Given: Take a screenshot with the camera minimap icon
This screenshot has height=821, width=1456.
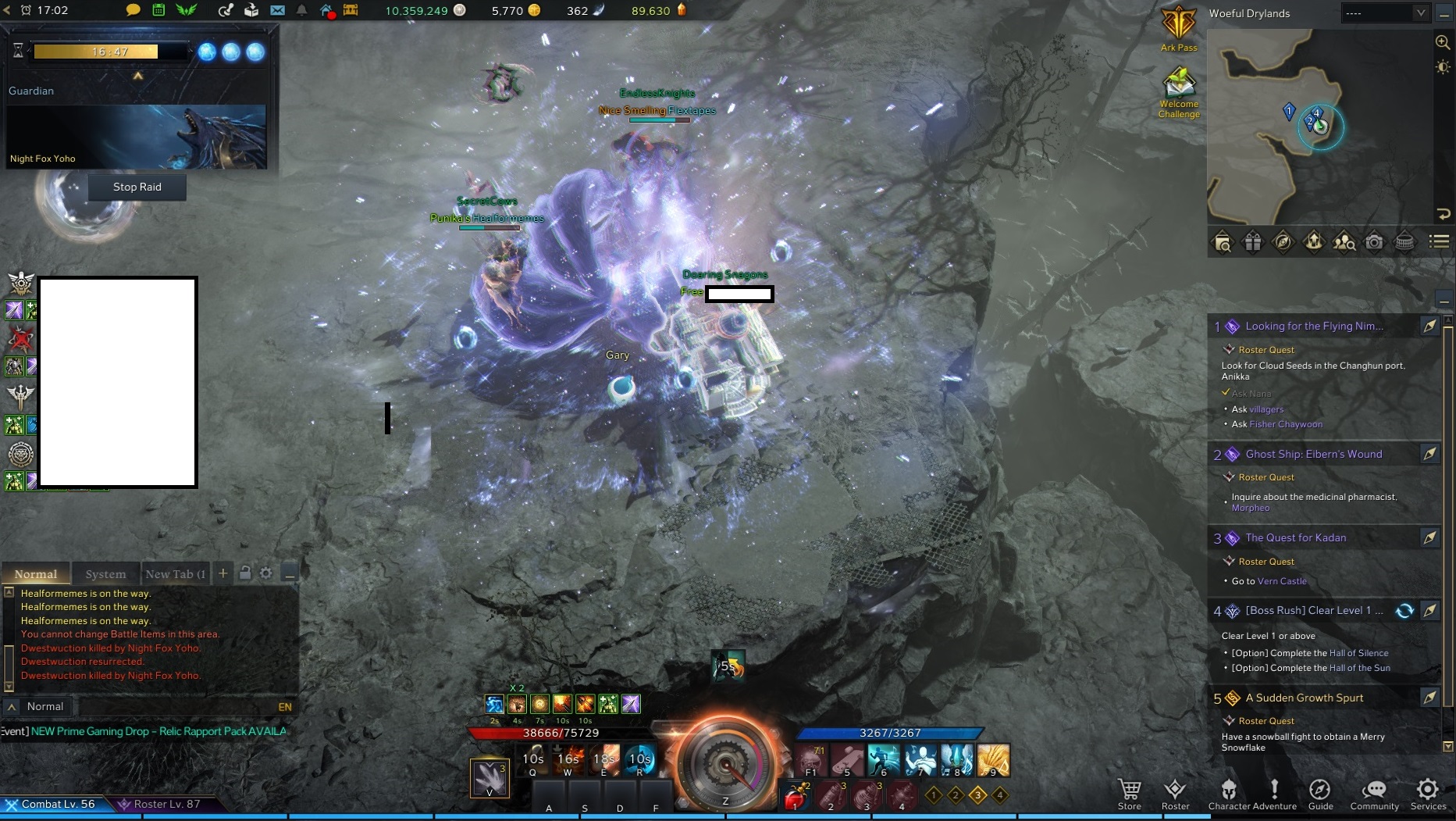Looking at the screenshot, I should [x=1375, y=242].
